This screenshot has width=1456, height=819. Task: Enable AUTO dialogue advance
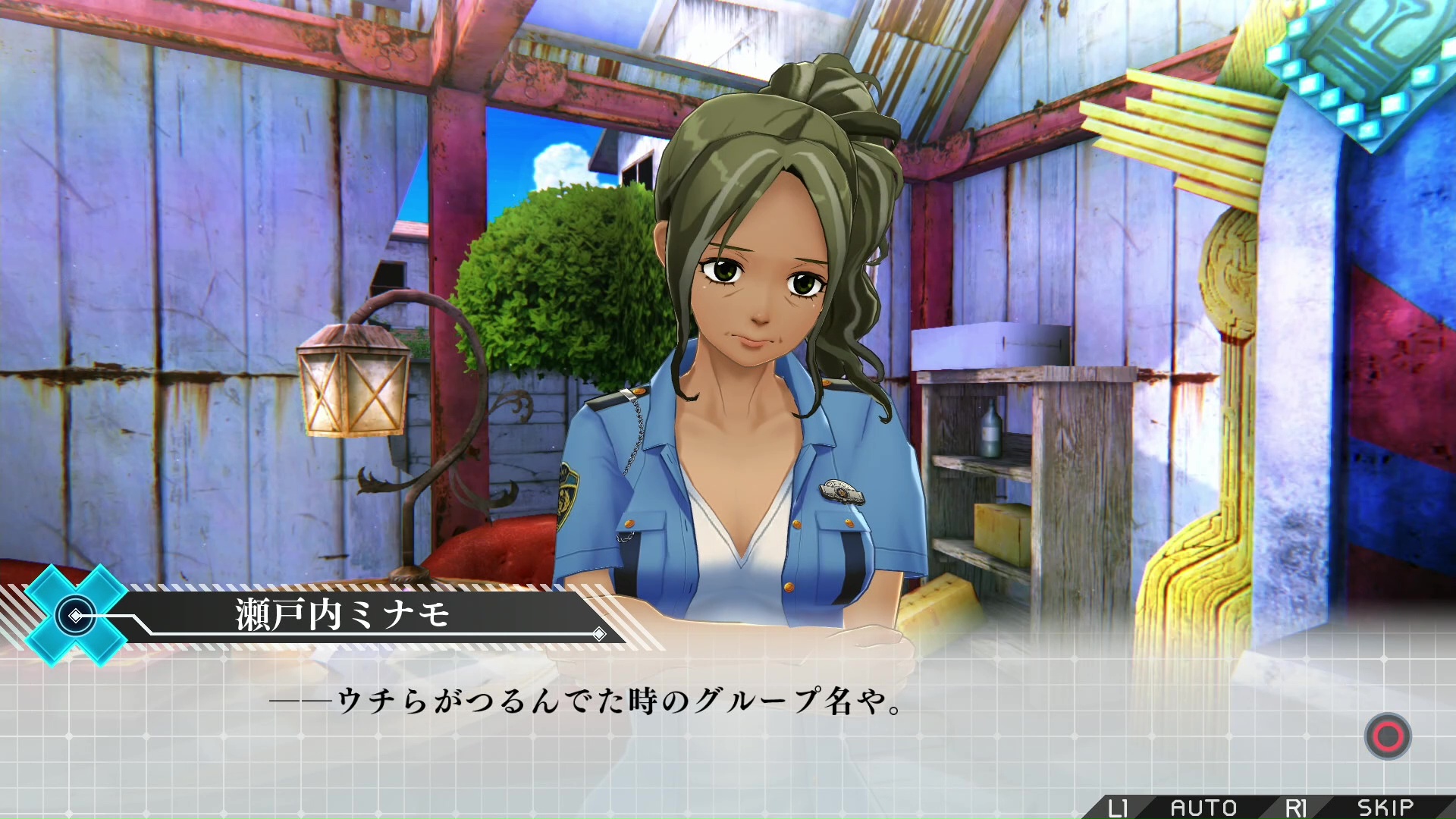coord(1203,808)
